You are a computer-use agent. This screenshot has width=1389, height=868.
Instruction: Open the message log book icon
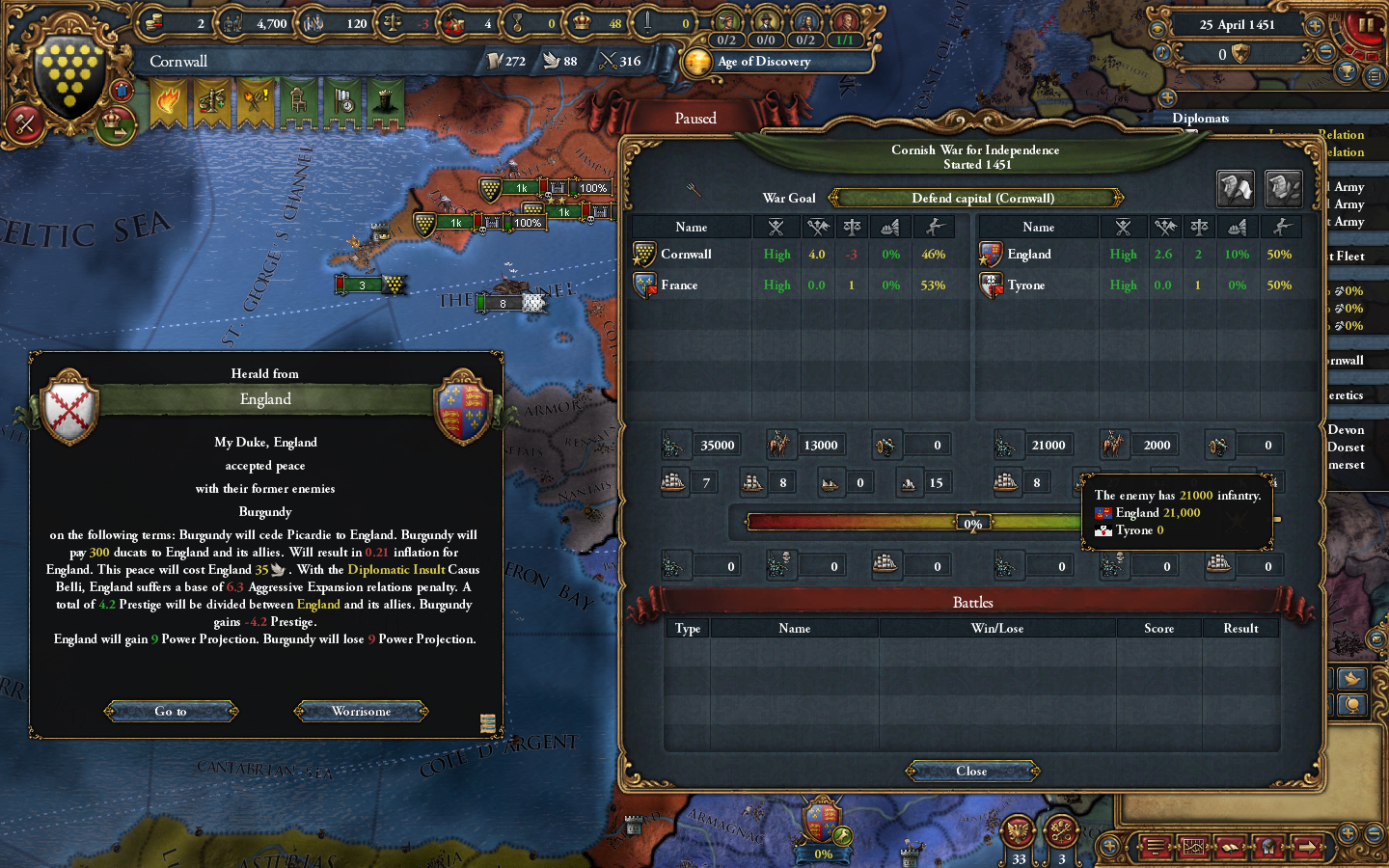(1228, 849)
